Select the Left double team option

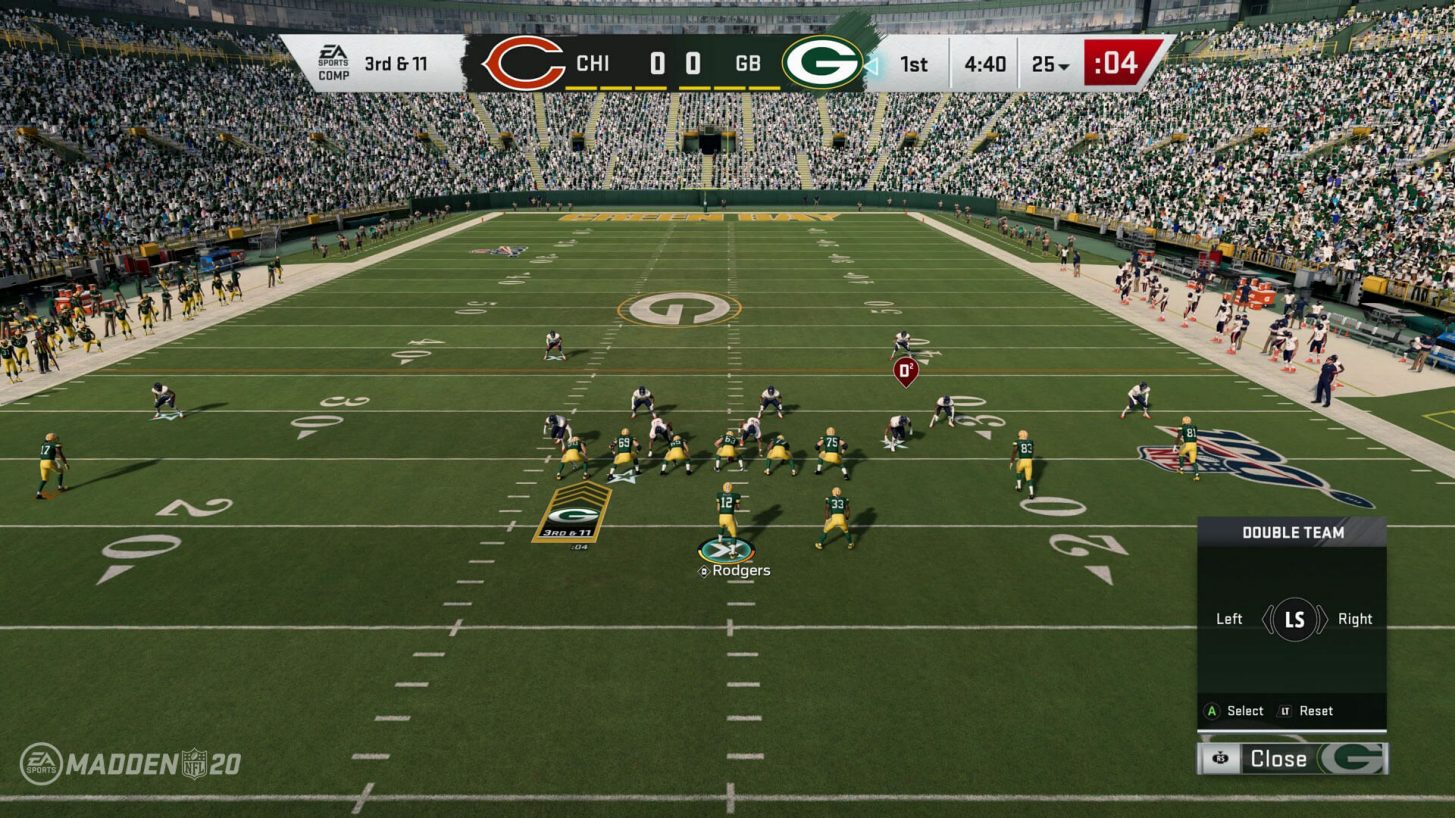click(x=1228, y=619)
